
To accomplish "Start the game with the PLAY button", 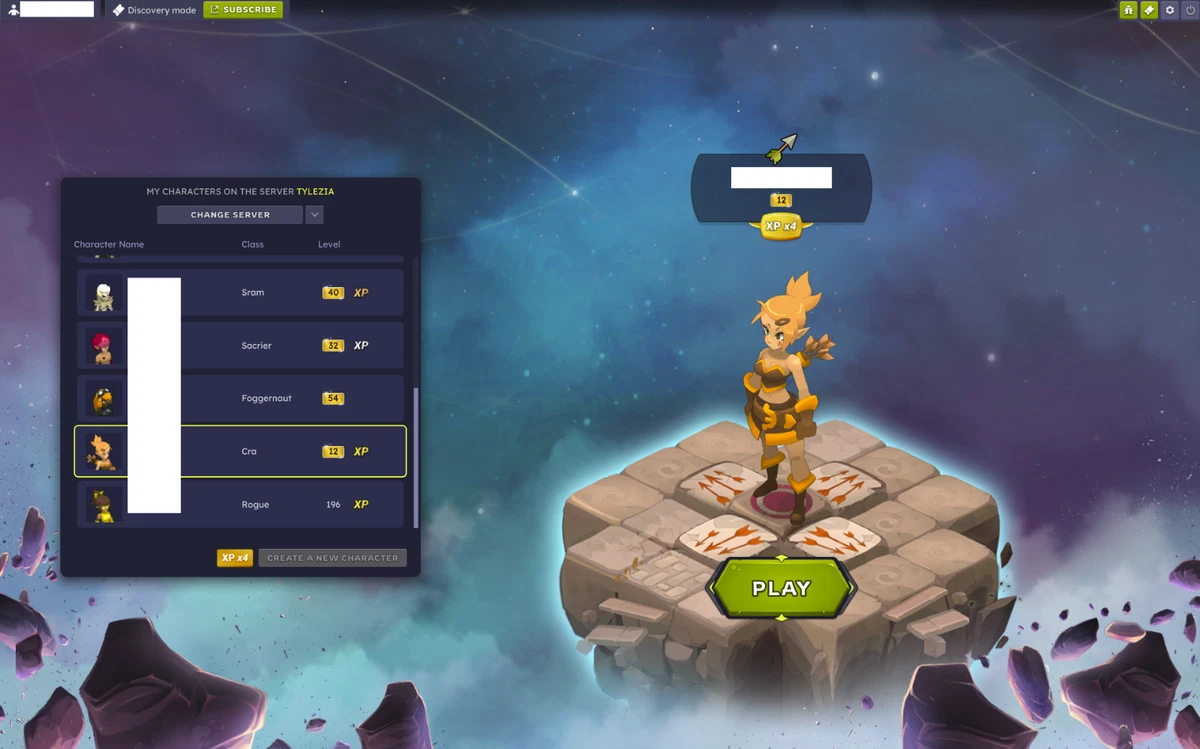I will click(x=781, y=588).
